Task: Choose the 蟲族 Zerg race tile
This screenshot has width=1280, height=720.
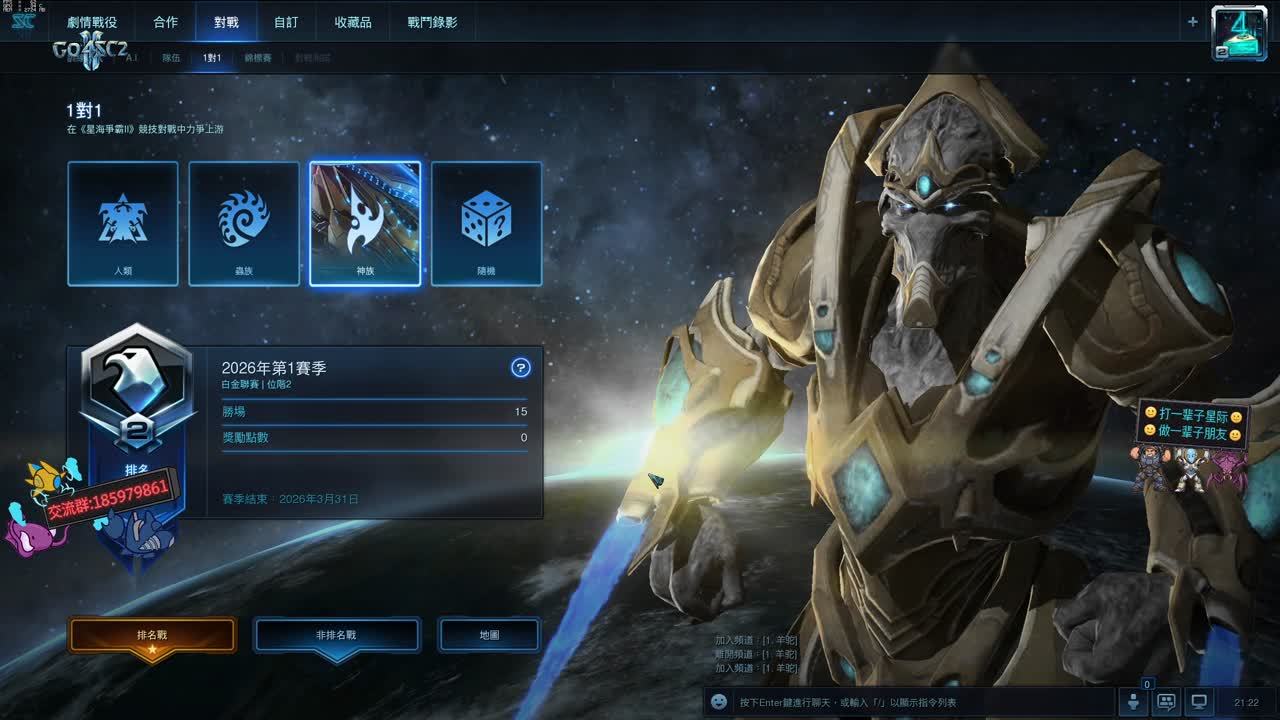Action: pyautogui.click(x=244, y=224)
